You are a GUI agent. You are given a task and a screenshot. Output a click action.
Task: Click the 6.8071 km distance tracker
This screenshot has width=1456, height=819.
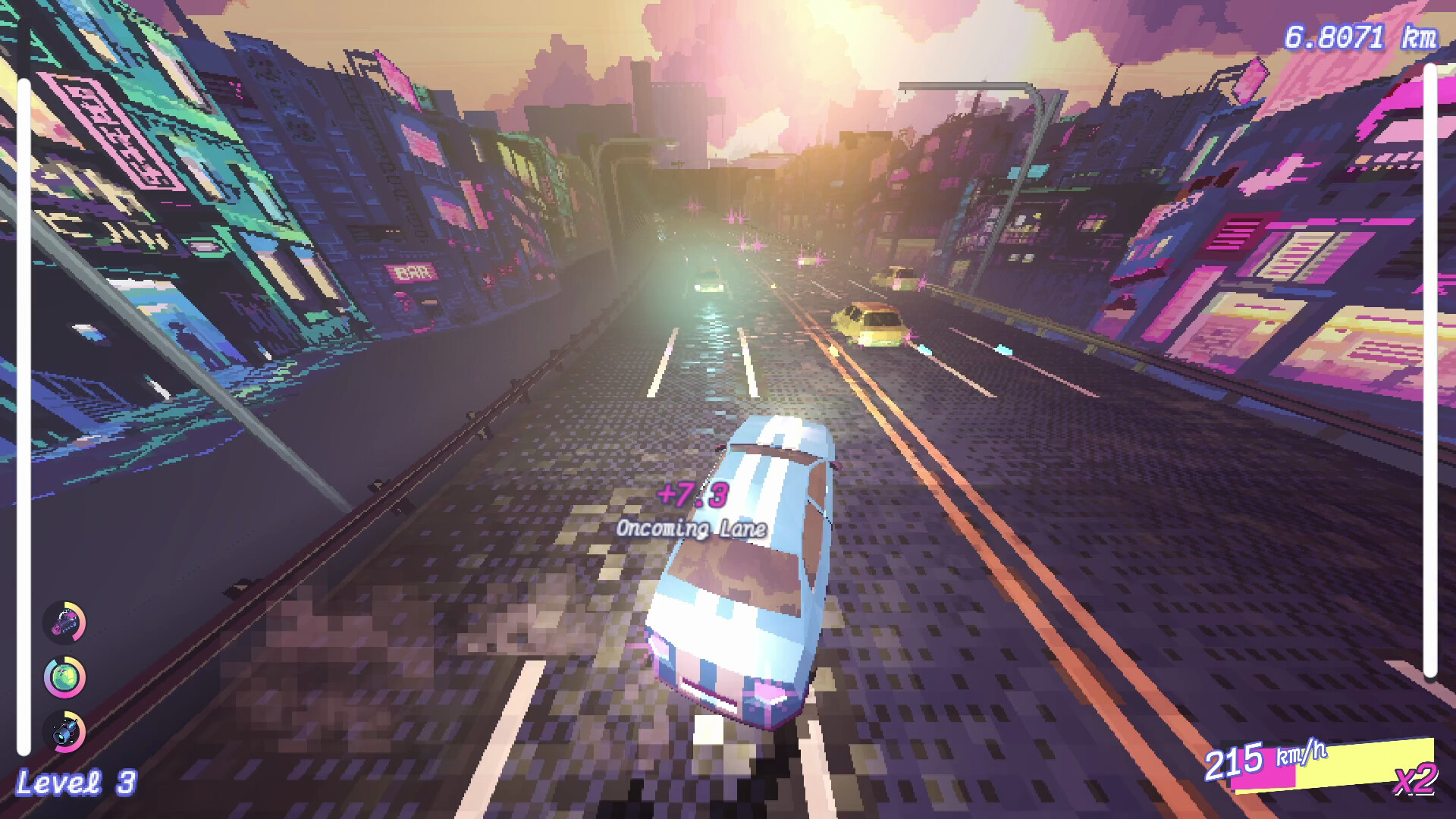[1357, 32]
